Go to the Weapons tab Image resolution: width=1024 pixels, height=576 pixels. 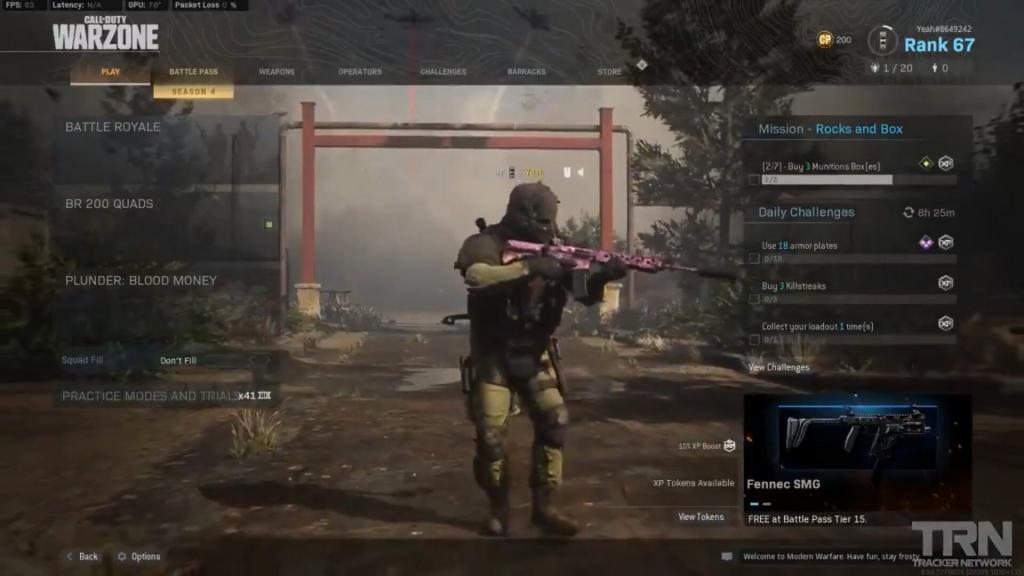(277, 72)
